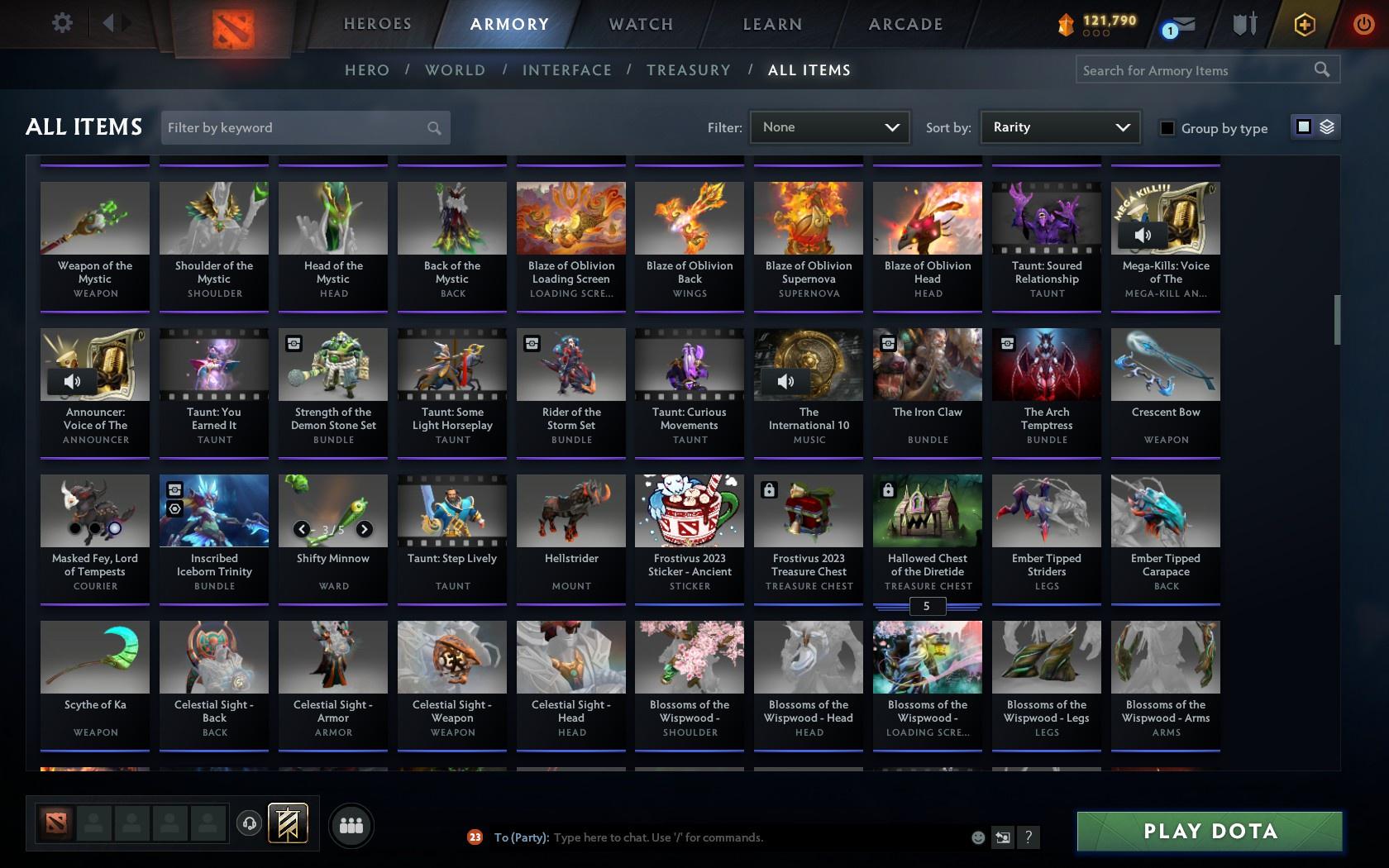
Task: Open the TREASURY section
Action: (x=689, y=70)
